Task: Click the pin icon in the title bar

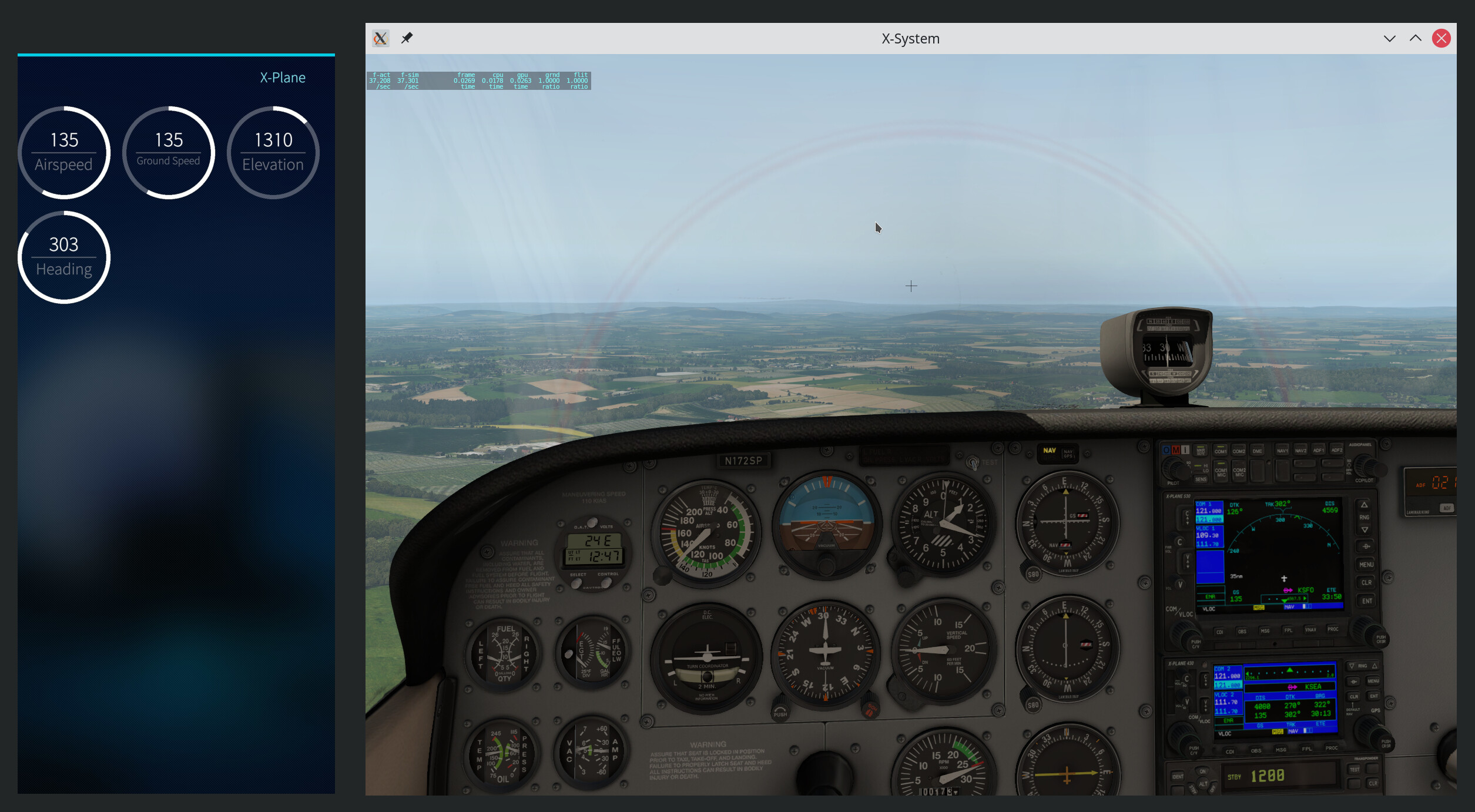Action: tap(407, 38)
